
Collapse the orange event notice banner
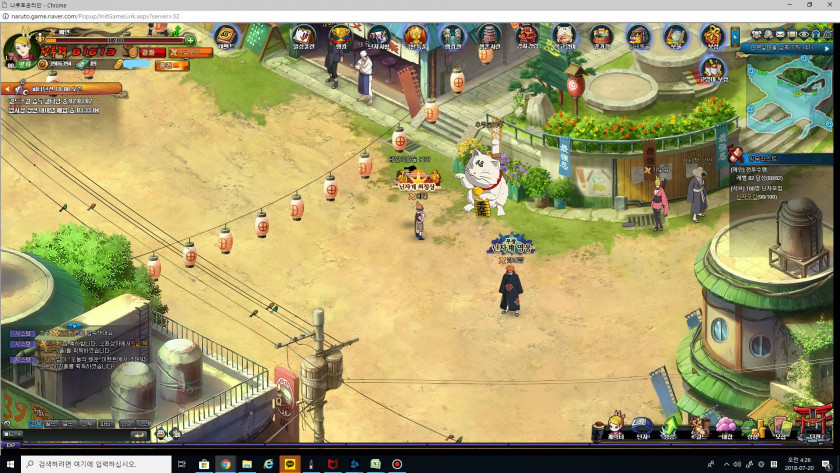[x=7, y=88]
